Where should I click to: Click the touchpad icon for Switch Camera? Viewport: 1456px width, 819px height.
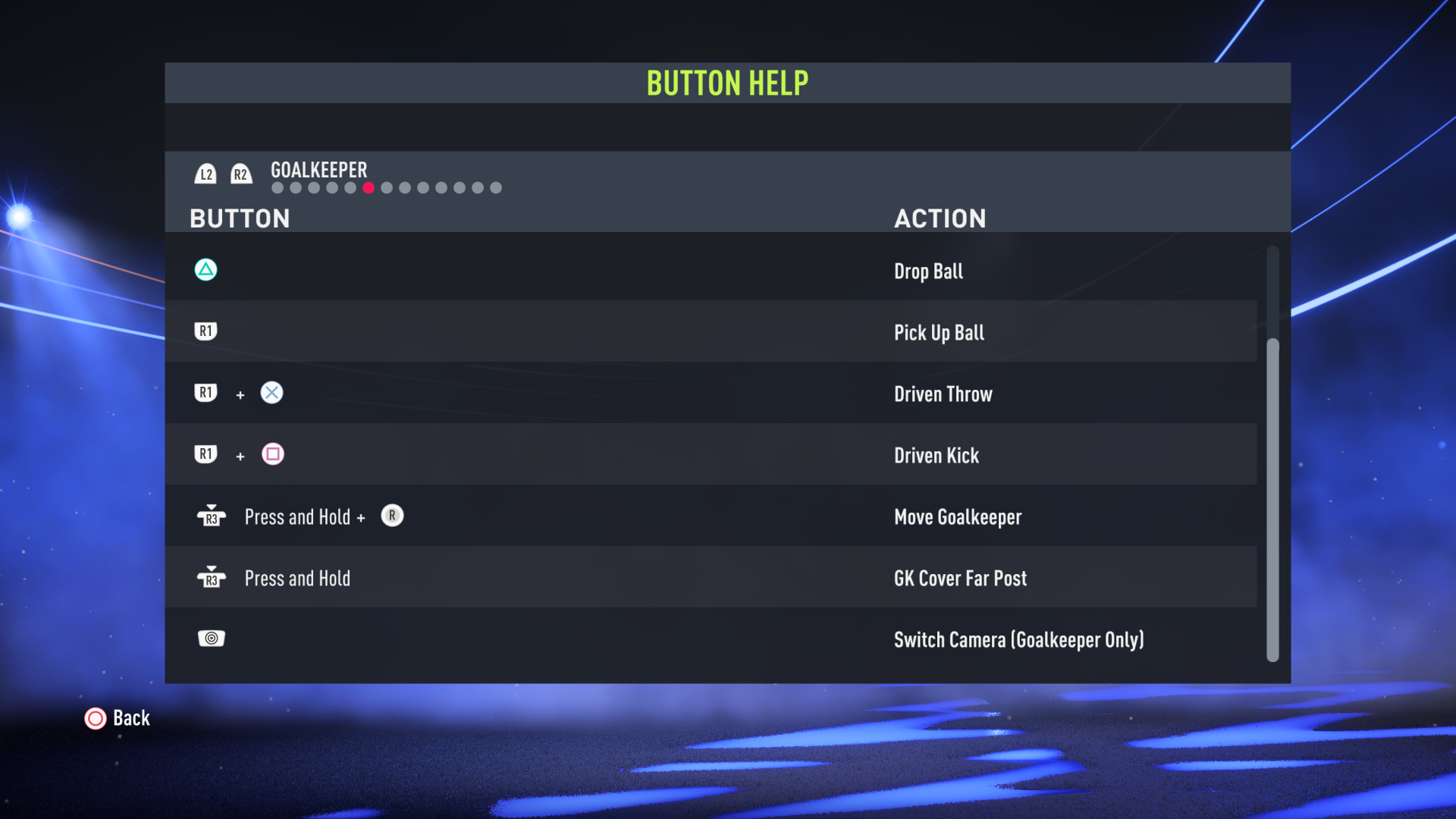tap(212, 638)
